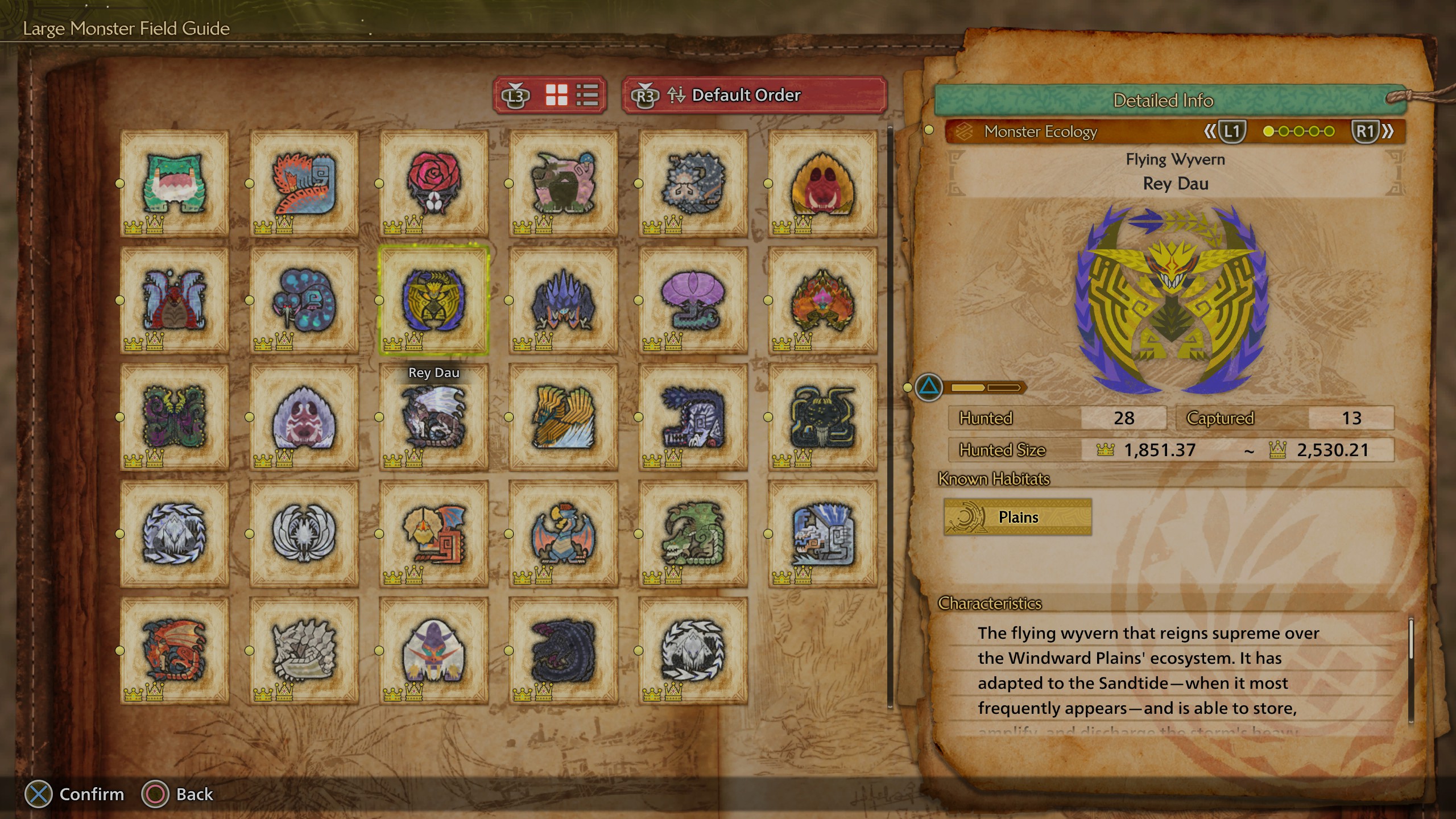Choose the orange Quematrice monster tile
The image size is (1456, 819).
304,183
